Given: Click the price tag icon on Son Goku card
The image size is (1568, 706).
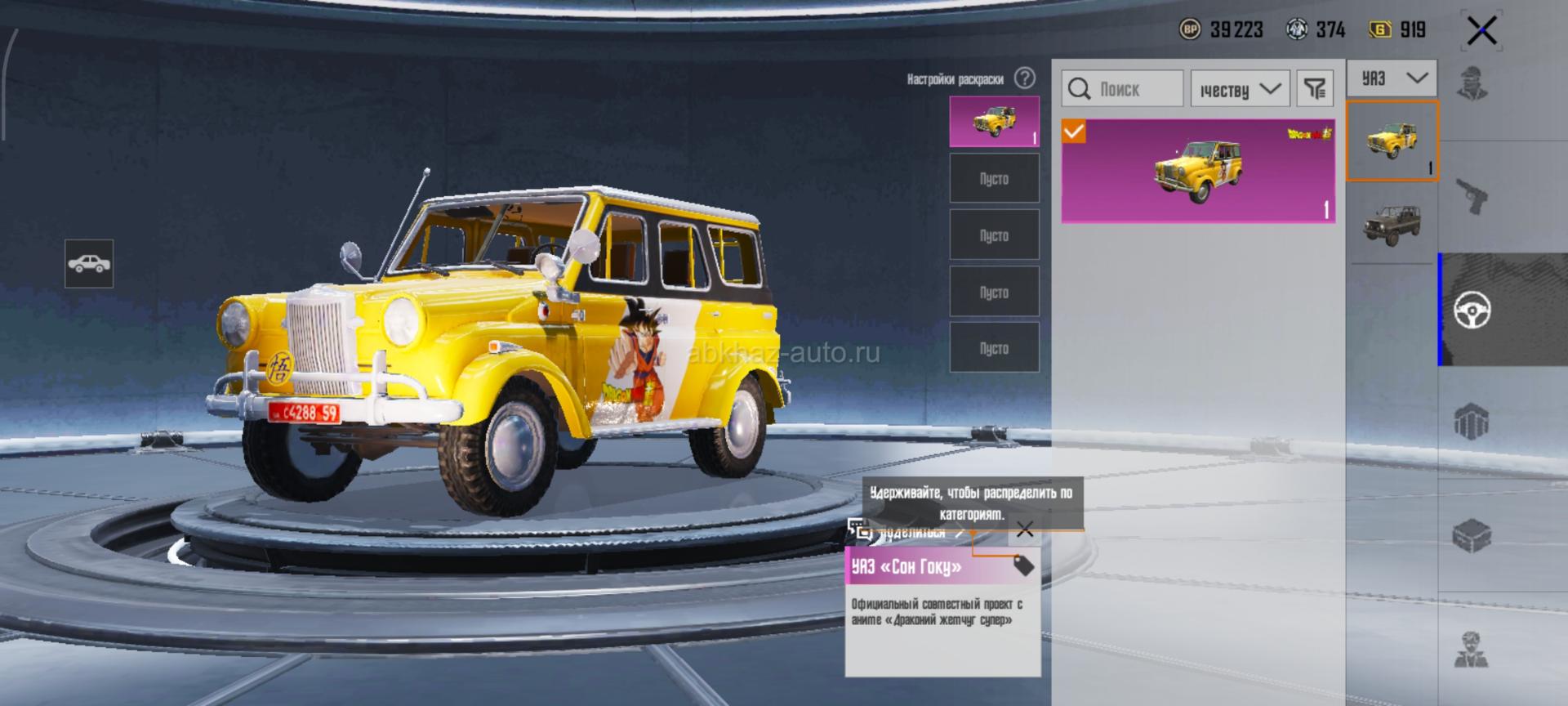Looking at the screenshot, I should pos(1022,565).
